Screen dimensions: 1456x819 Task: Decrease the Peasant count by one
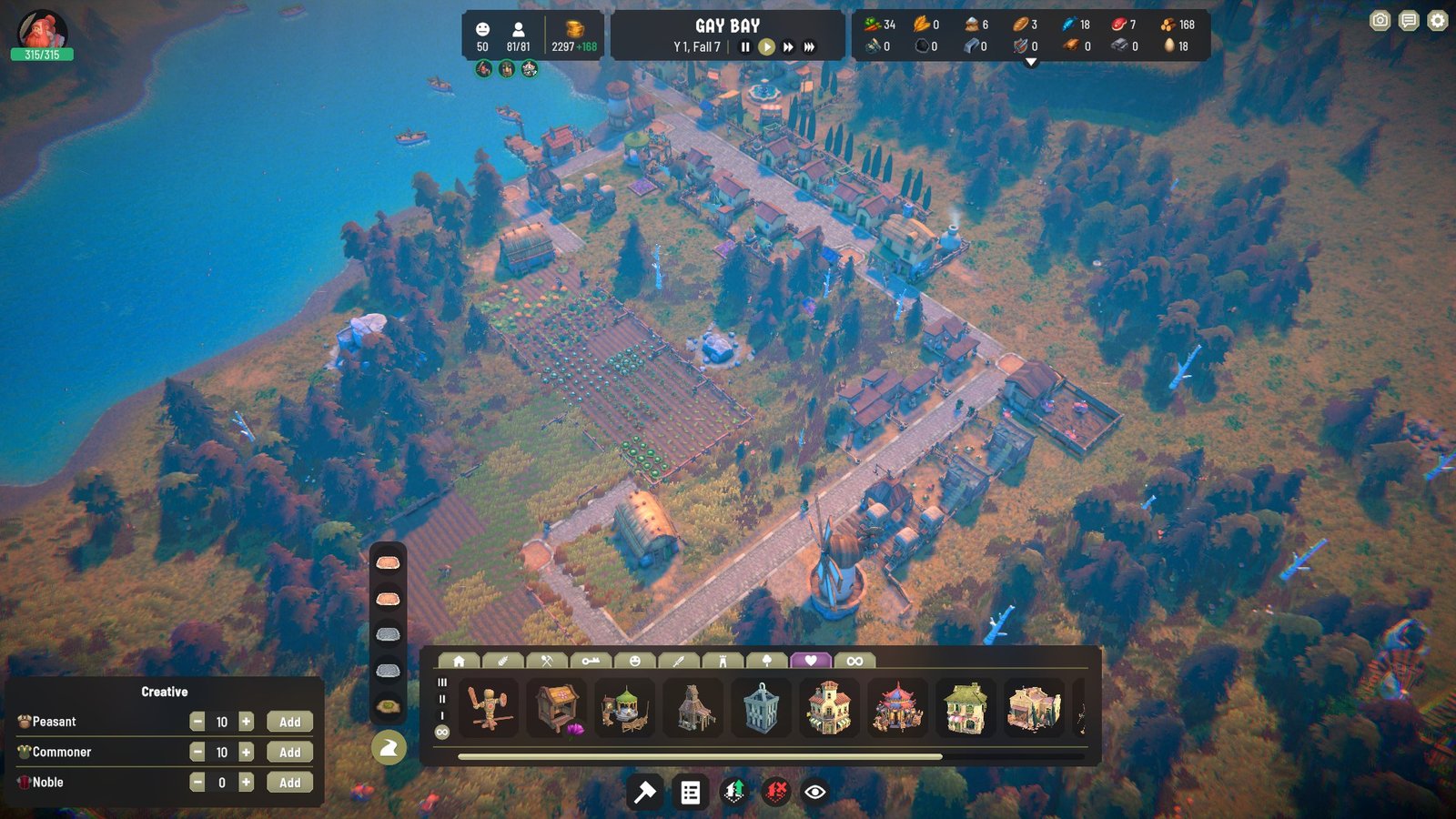[x=197, y=722]
